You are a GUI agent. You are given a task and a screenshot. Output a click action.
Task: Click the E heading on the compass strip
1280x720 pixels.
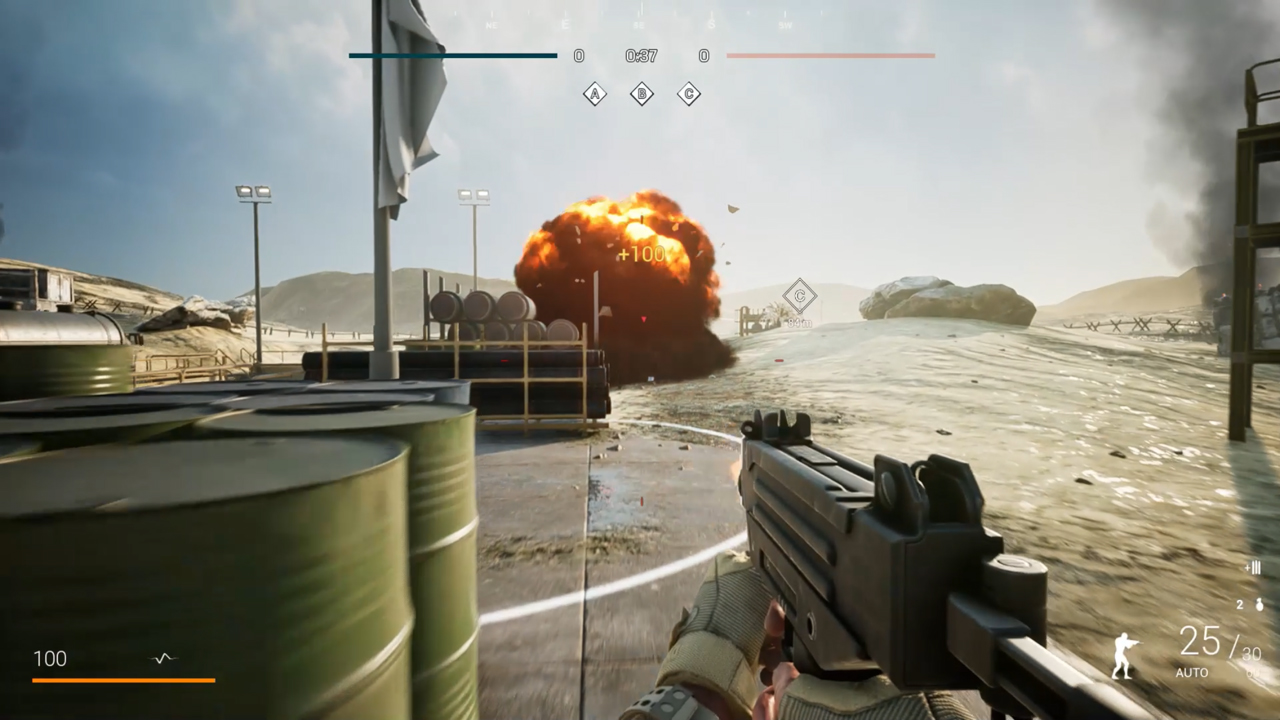tap(565, 25)
